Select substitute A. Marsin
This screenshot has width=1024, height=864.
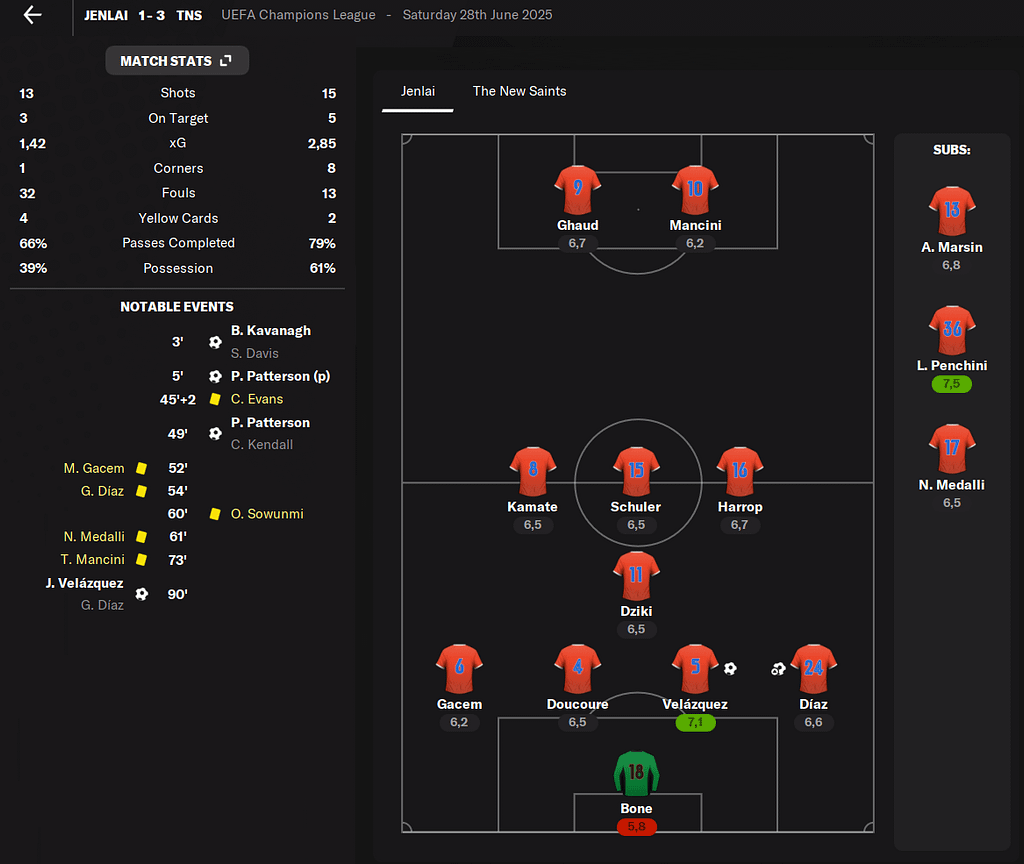coord(951,212)
